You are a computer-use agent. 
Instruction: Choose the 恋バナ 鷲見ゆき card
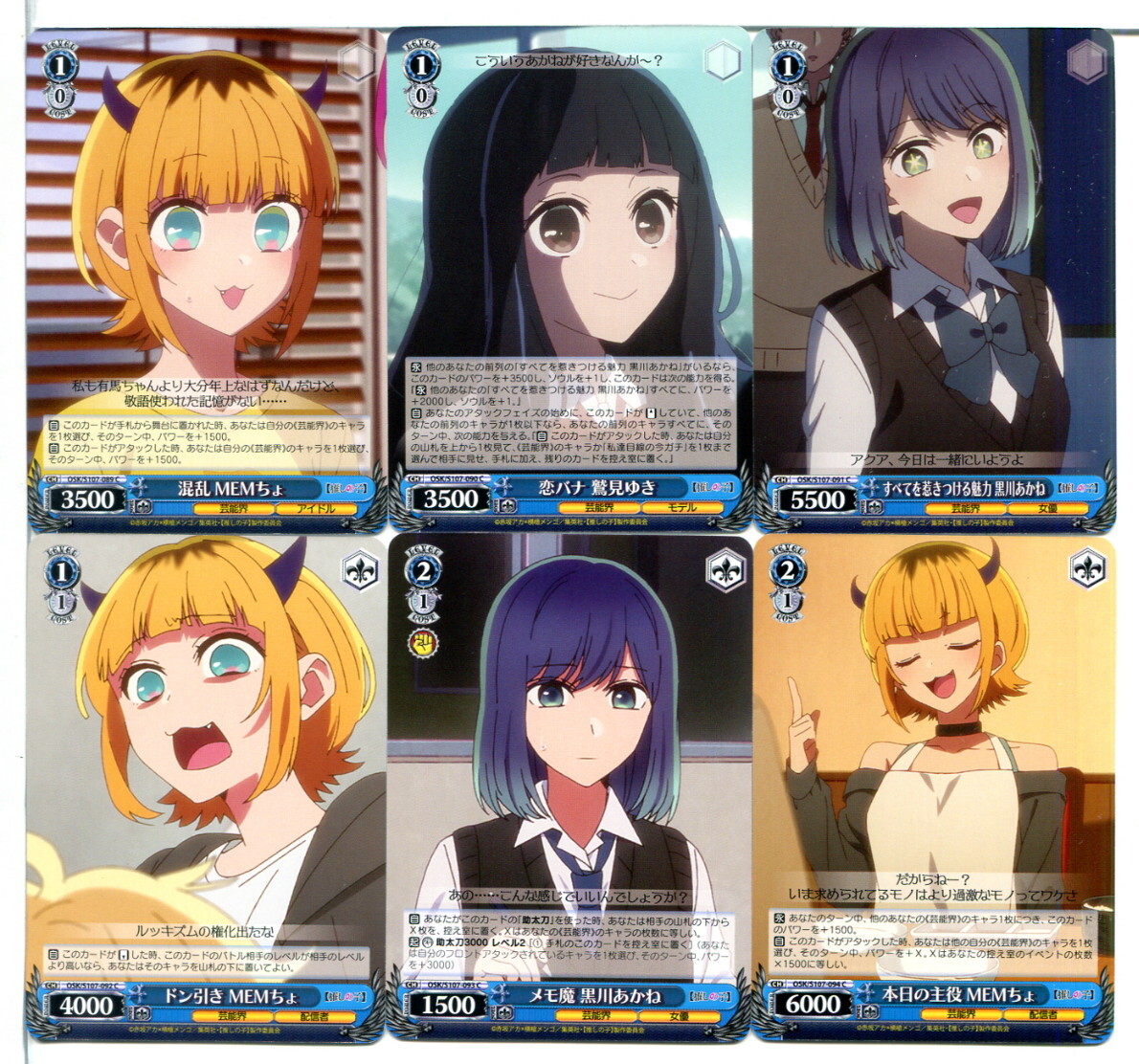570,277
